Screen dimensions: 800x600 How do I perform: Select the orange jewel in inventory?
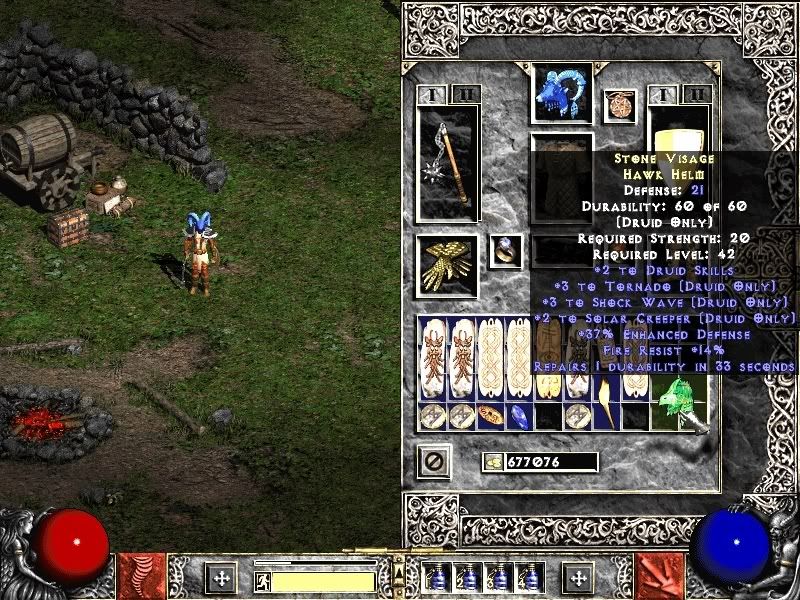[490, 415]
